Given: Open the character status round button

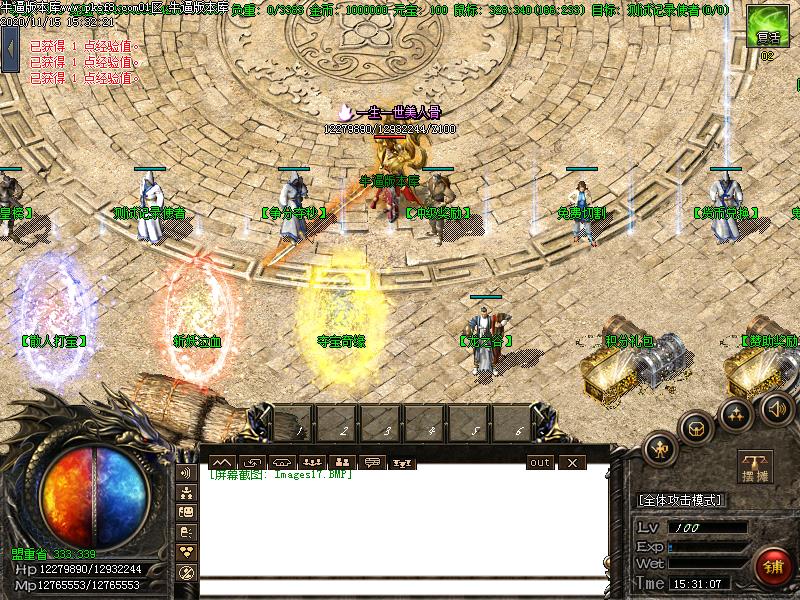Looking at the screenshot, I should pos(662,447).
